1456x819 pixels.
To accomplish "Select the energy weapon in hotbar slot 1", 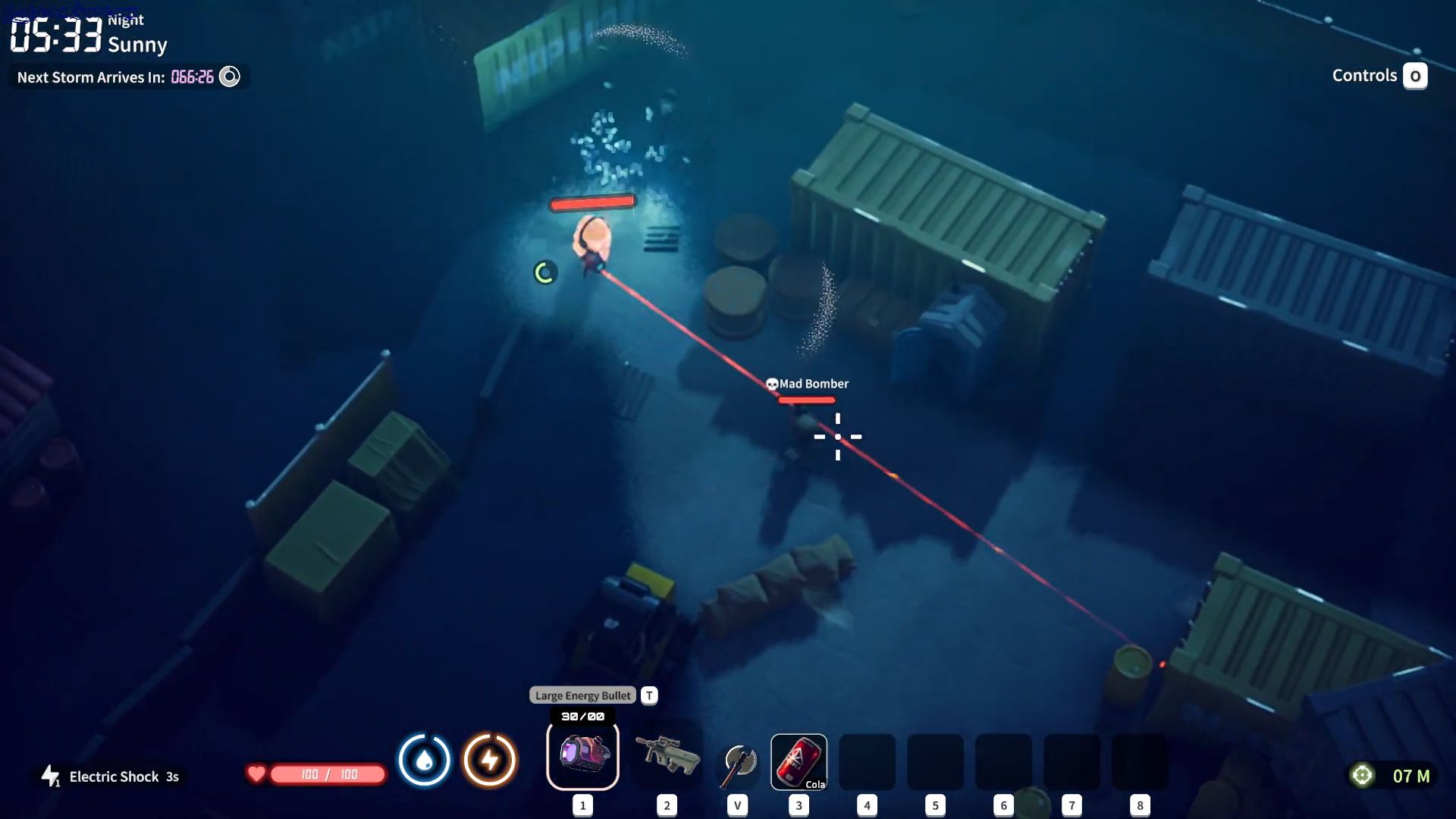I will click(582, 755).
